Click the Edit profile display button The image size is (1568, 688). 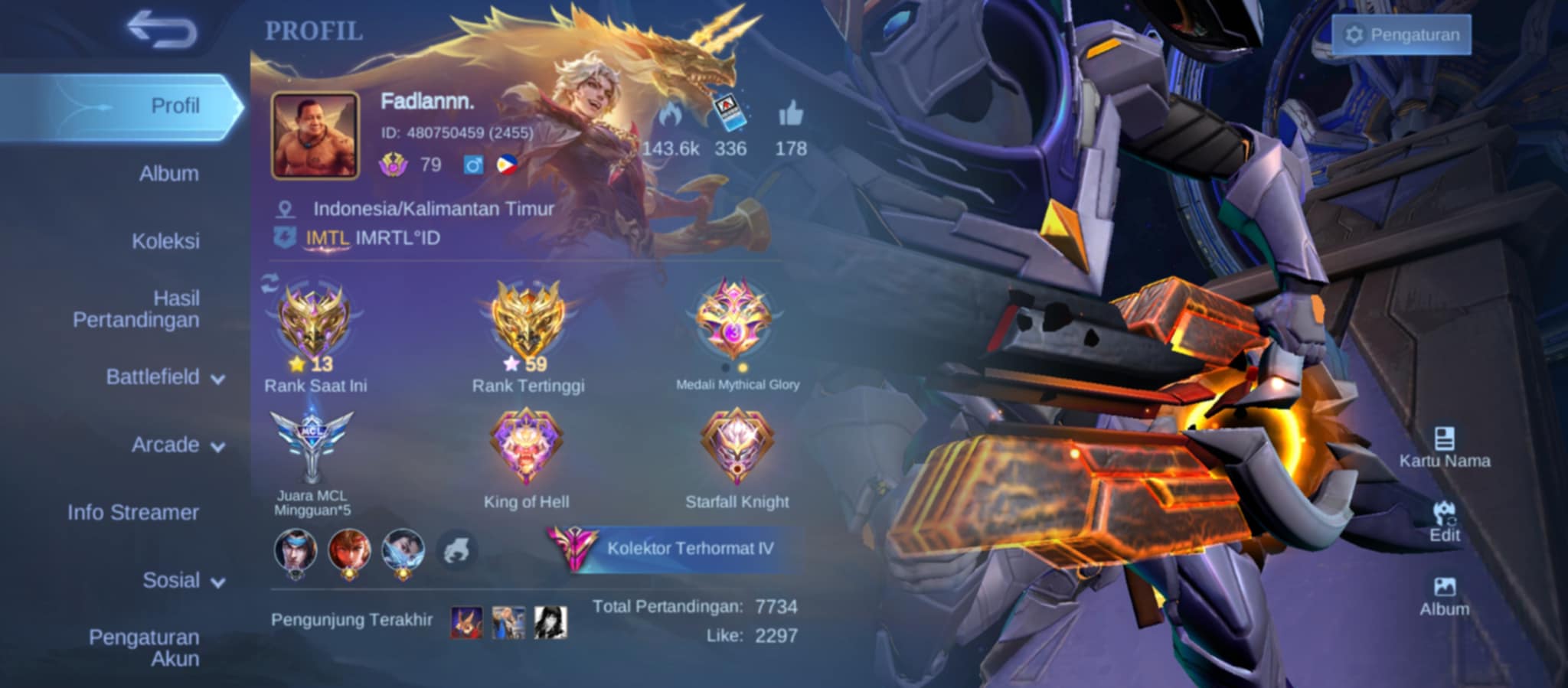1444,521
